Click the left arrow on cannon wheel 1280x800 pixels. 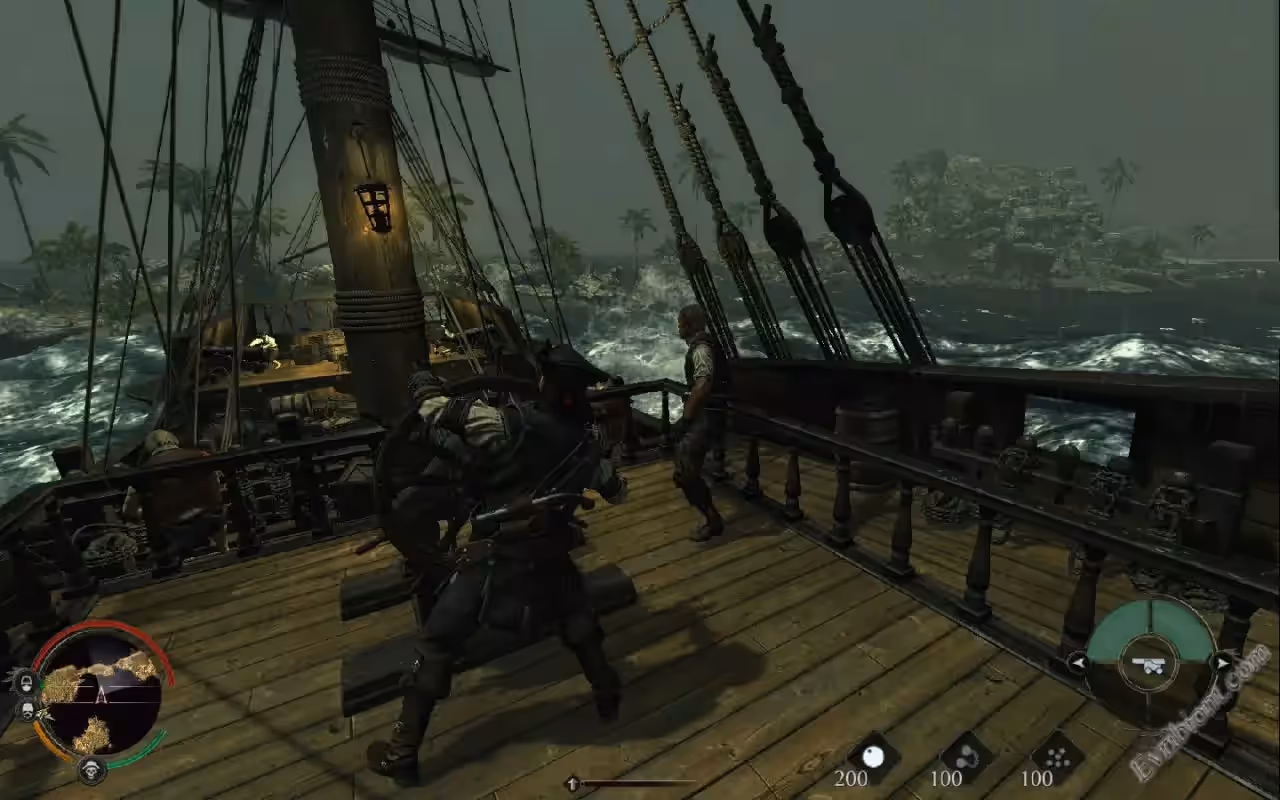[1078, 662]
